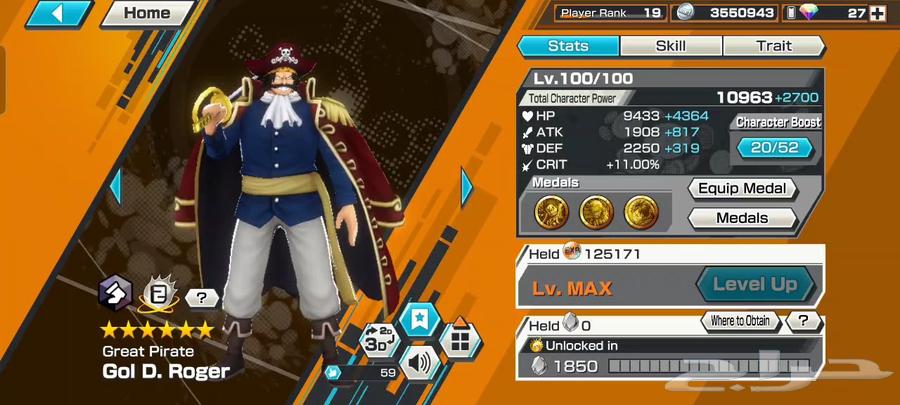
Task: Click the Equip Medal button
Action: (x=741, y=188)
